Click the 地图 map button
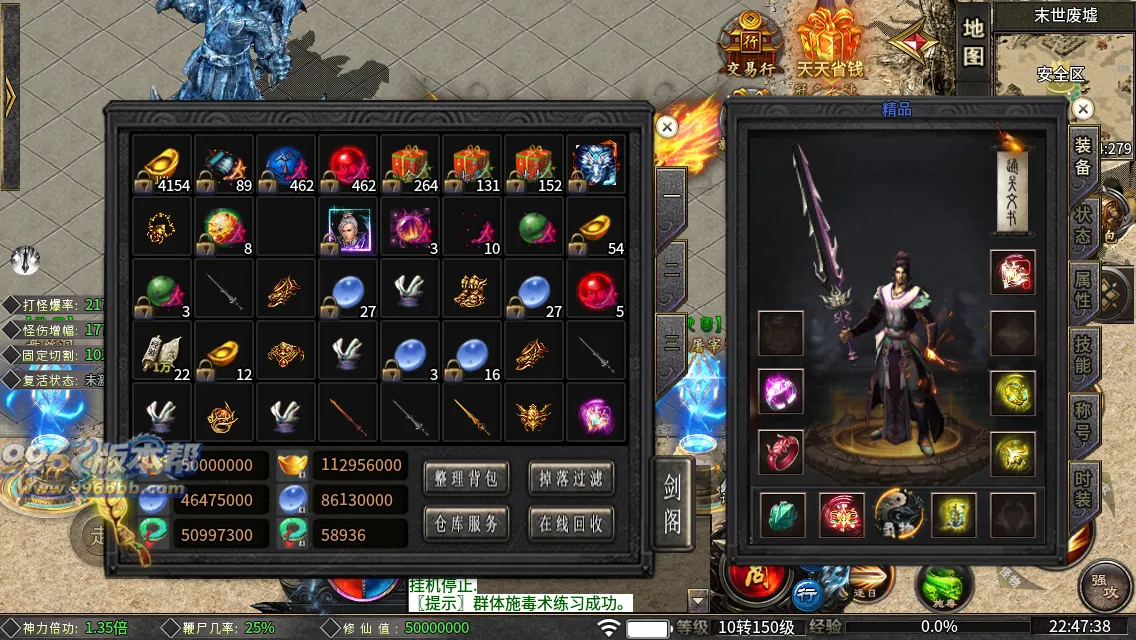The image size is (1136, 640). tap(974, 43)
